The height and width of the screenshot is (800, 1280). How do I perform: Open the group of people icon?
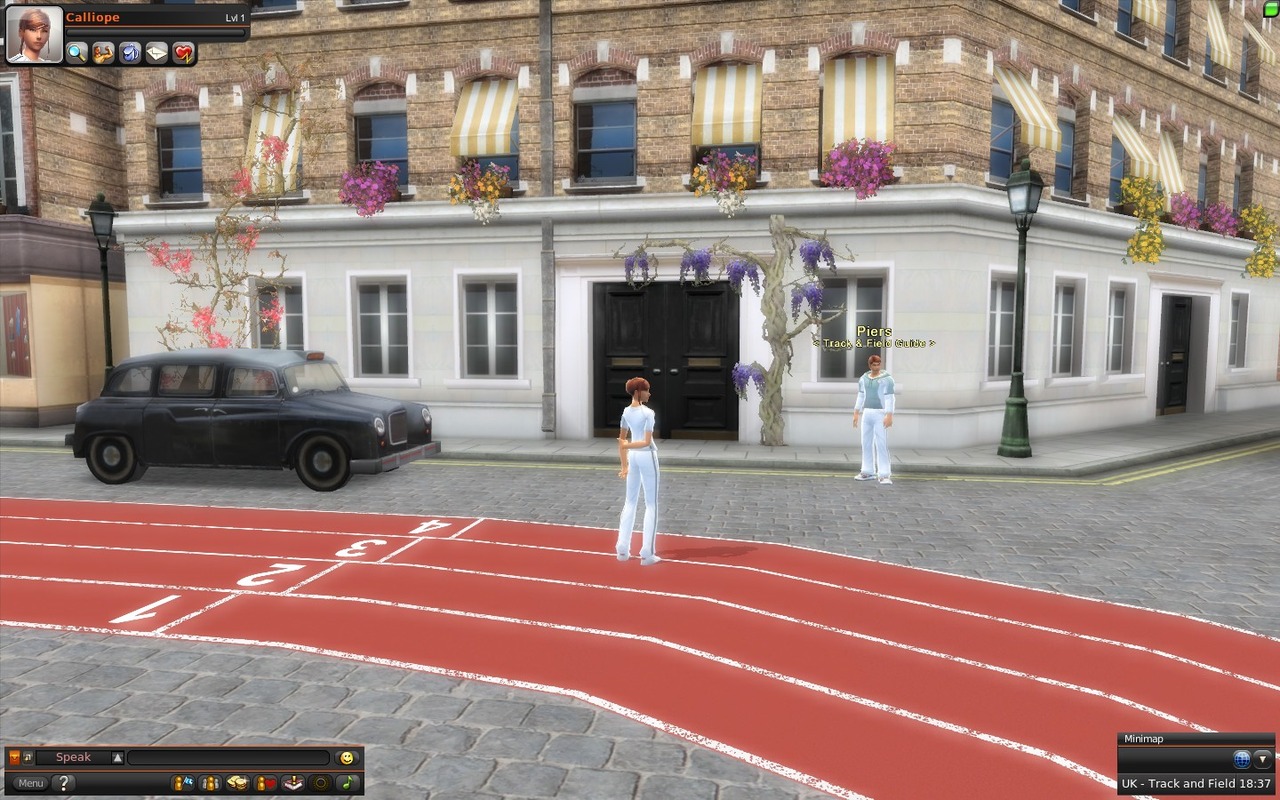click(x=210, y=783)
